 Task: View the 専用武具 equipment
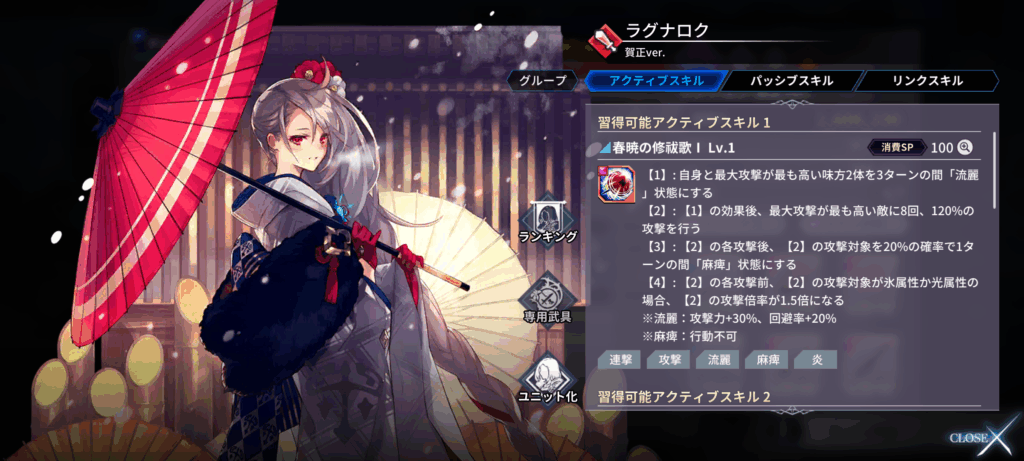(x=547, y=298)
